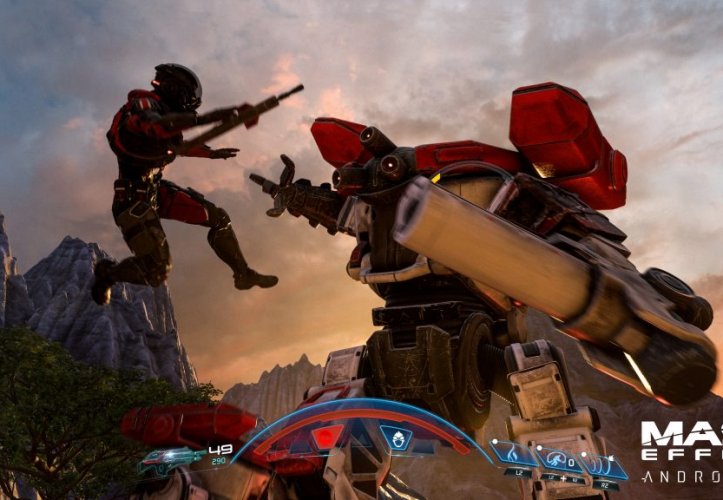
Task: Activate the flame ability icon
Action: click(513, 456)
